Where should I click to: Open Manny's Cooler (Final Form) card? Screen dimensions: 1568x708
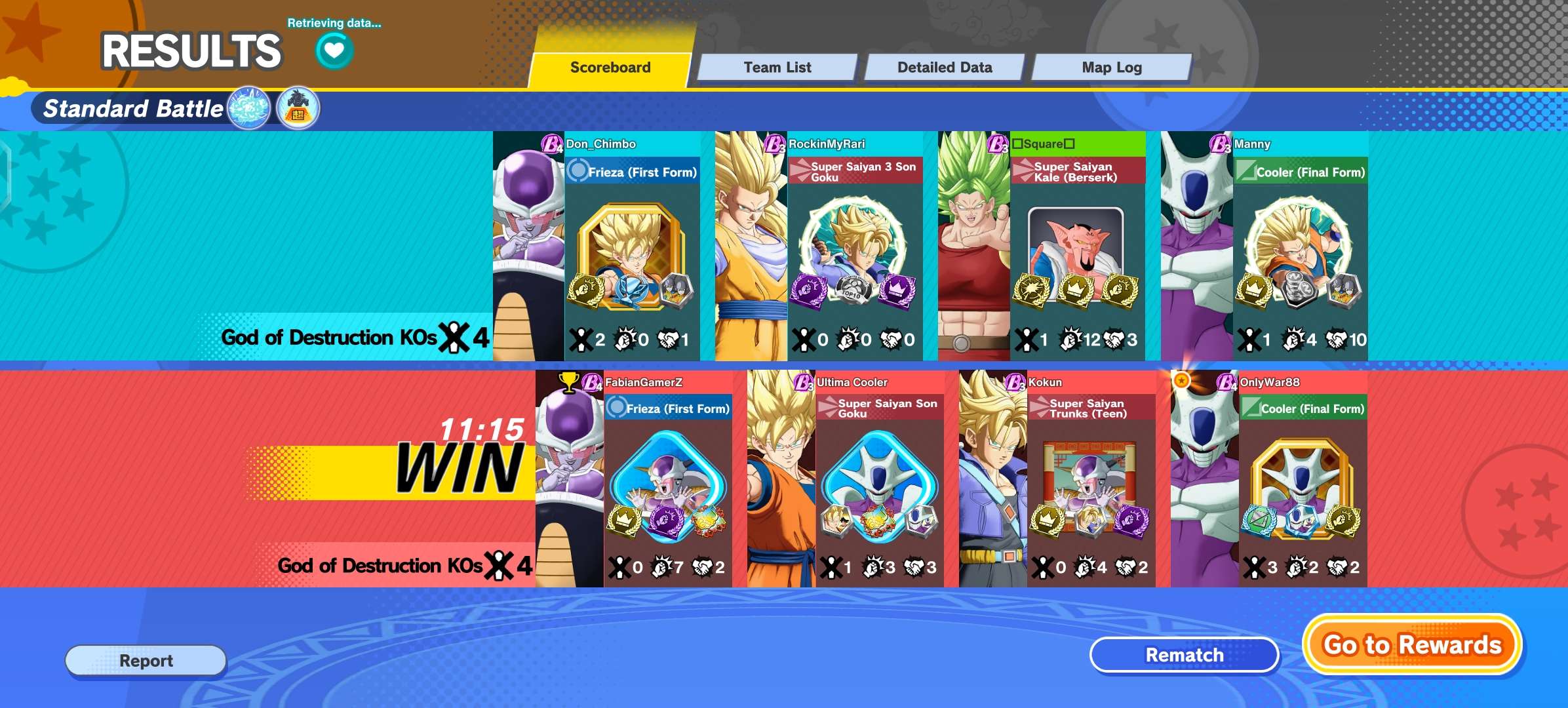click(x=1265, y=246)
